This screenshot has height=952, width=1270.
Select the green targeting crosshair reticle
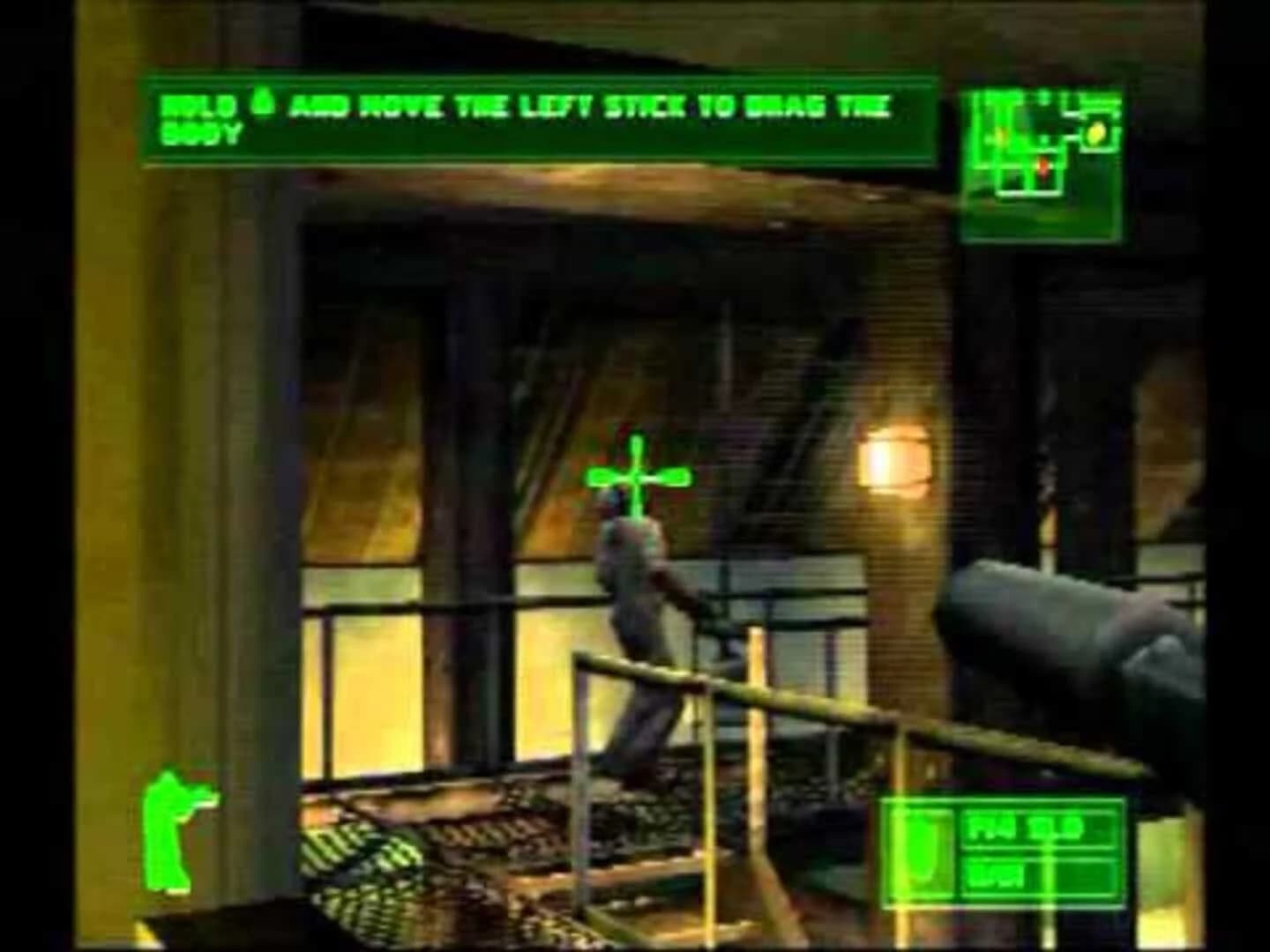pos(637,476)
